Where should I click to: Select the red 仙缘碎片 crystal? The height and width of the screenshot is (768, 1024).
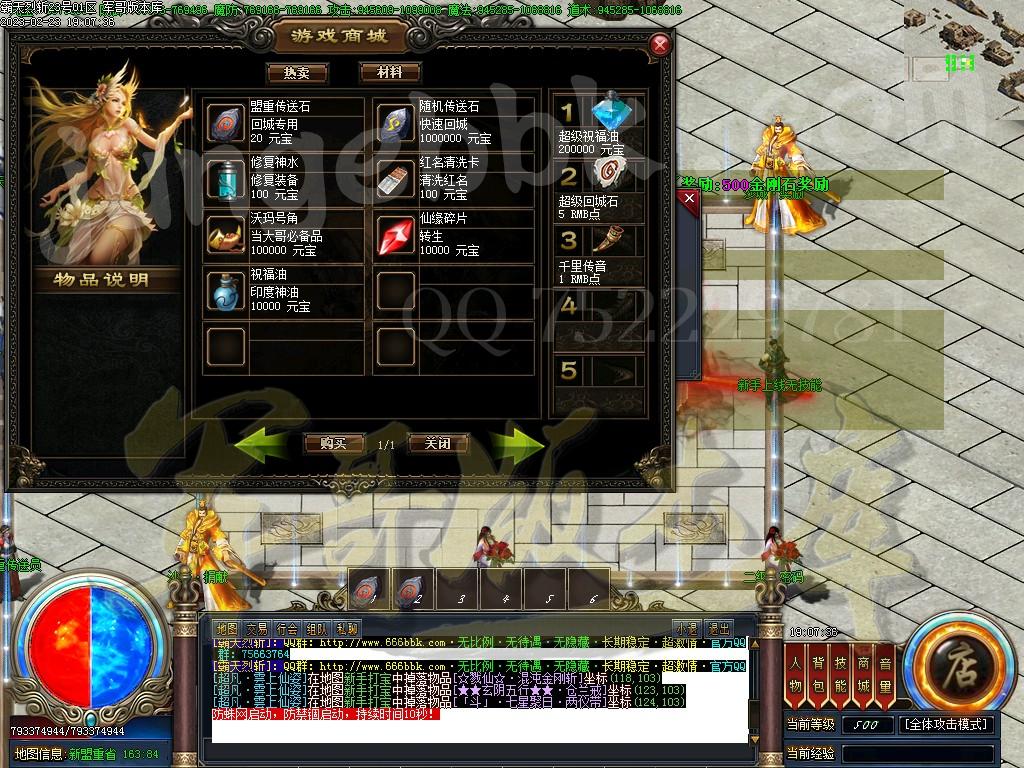(396, 236)
